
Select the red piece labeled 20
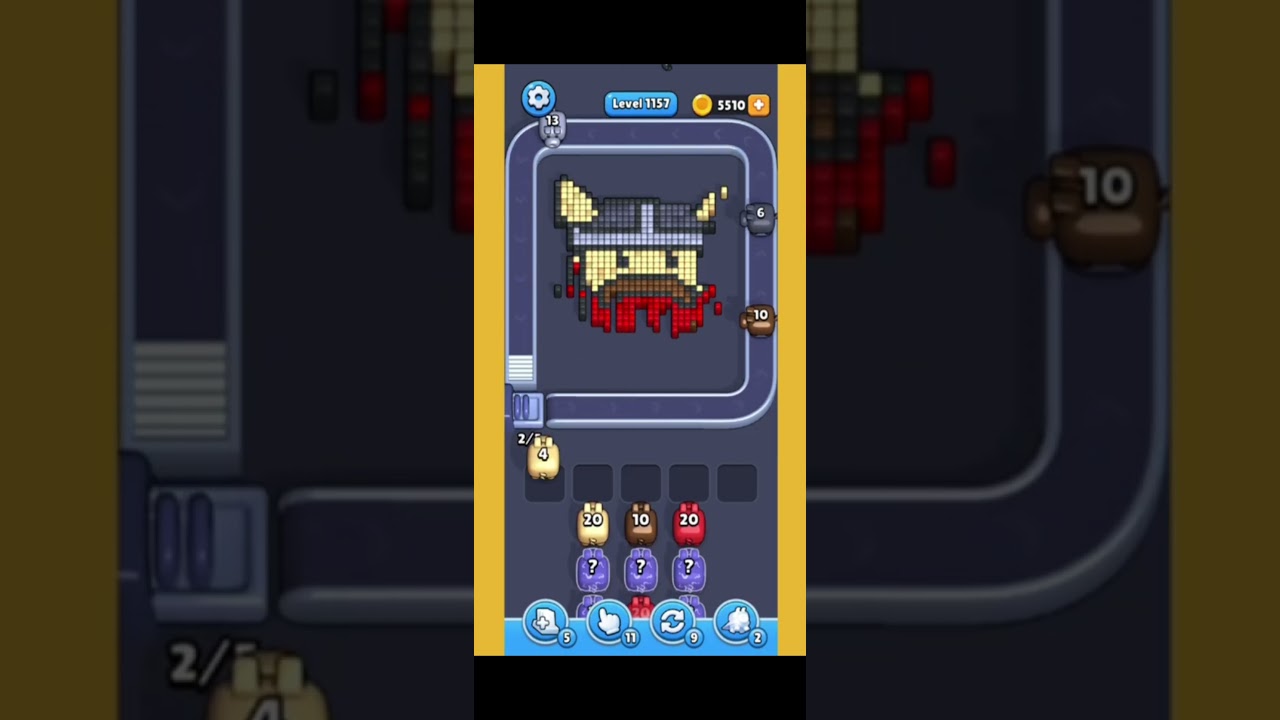pyautogui.click(x=688, y=525)
